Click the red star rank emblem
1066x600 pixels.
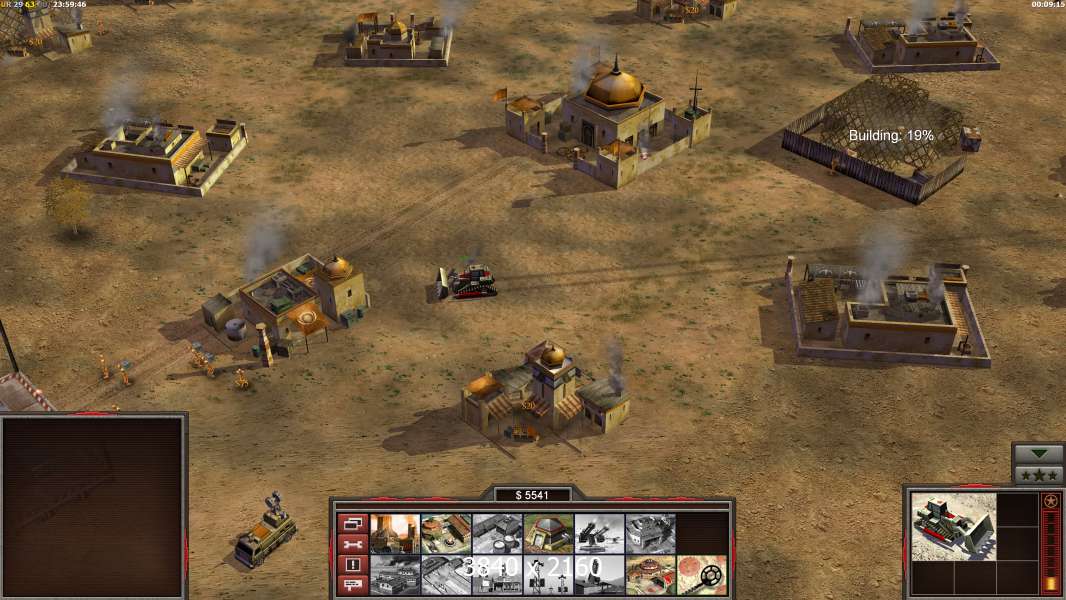[x=1050, y=501]
